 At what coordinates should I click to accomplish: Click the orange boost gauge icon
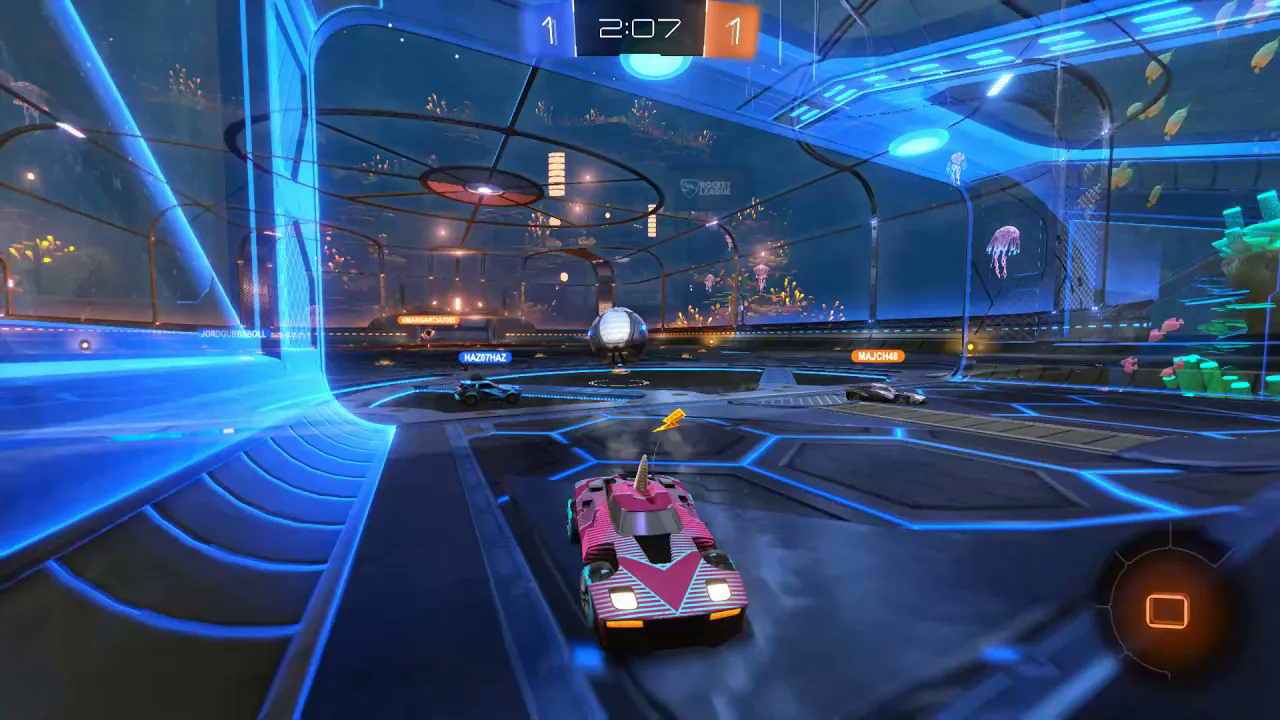pyautogui.click(x=1166, y=609)
